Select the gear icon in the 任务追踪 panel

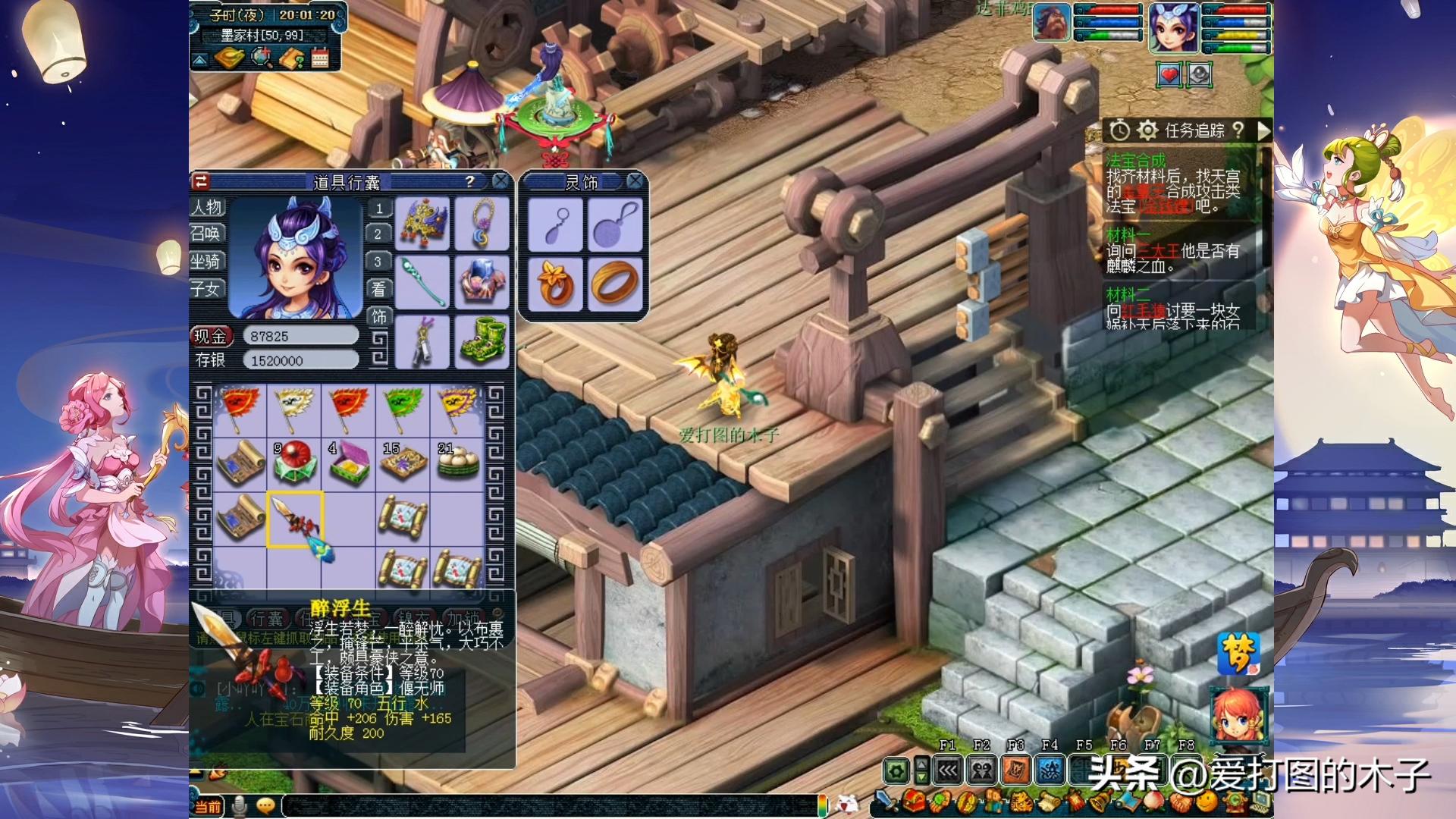click(x=1148, y=133)
